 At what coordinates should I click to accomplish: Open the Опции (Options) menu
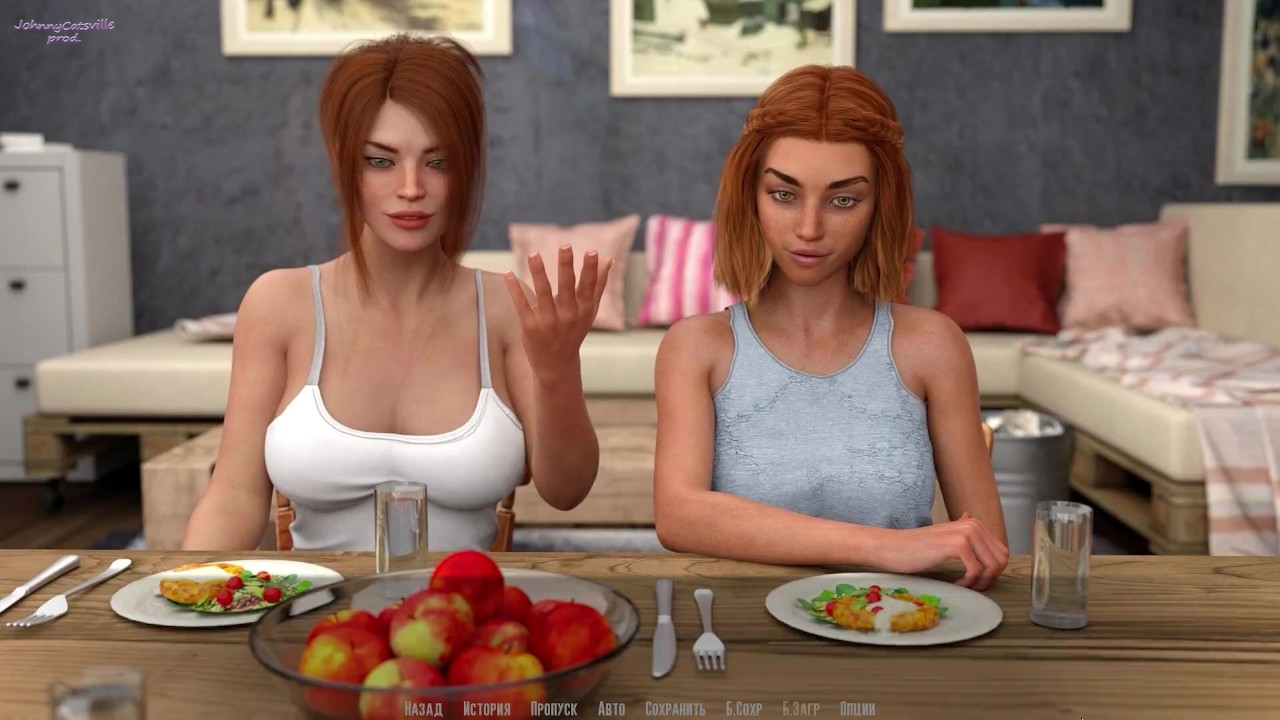coord(858,709)
